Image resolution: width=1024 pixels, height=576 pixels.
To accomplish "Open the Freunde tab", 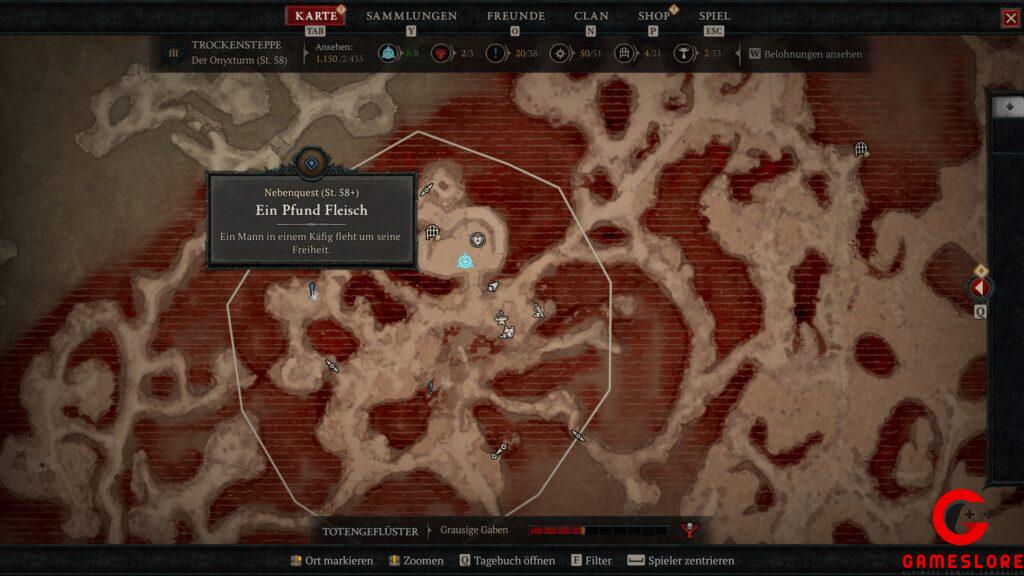I will [515, 16].
